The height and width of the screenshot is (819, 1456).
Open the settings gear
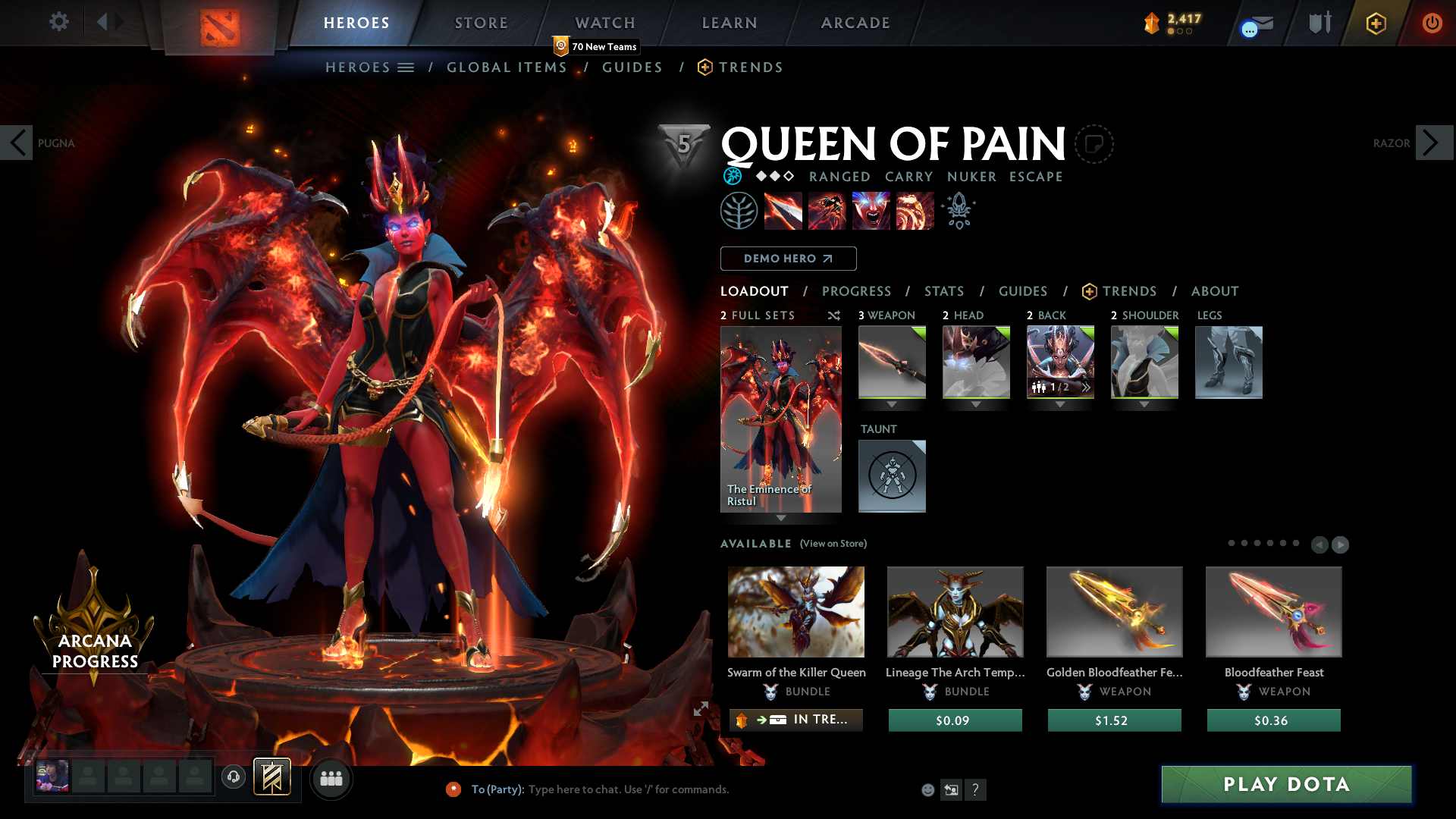coord(58,22)
